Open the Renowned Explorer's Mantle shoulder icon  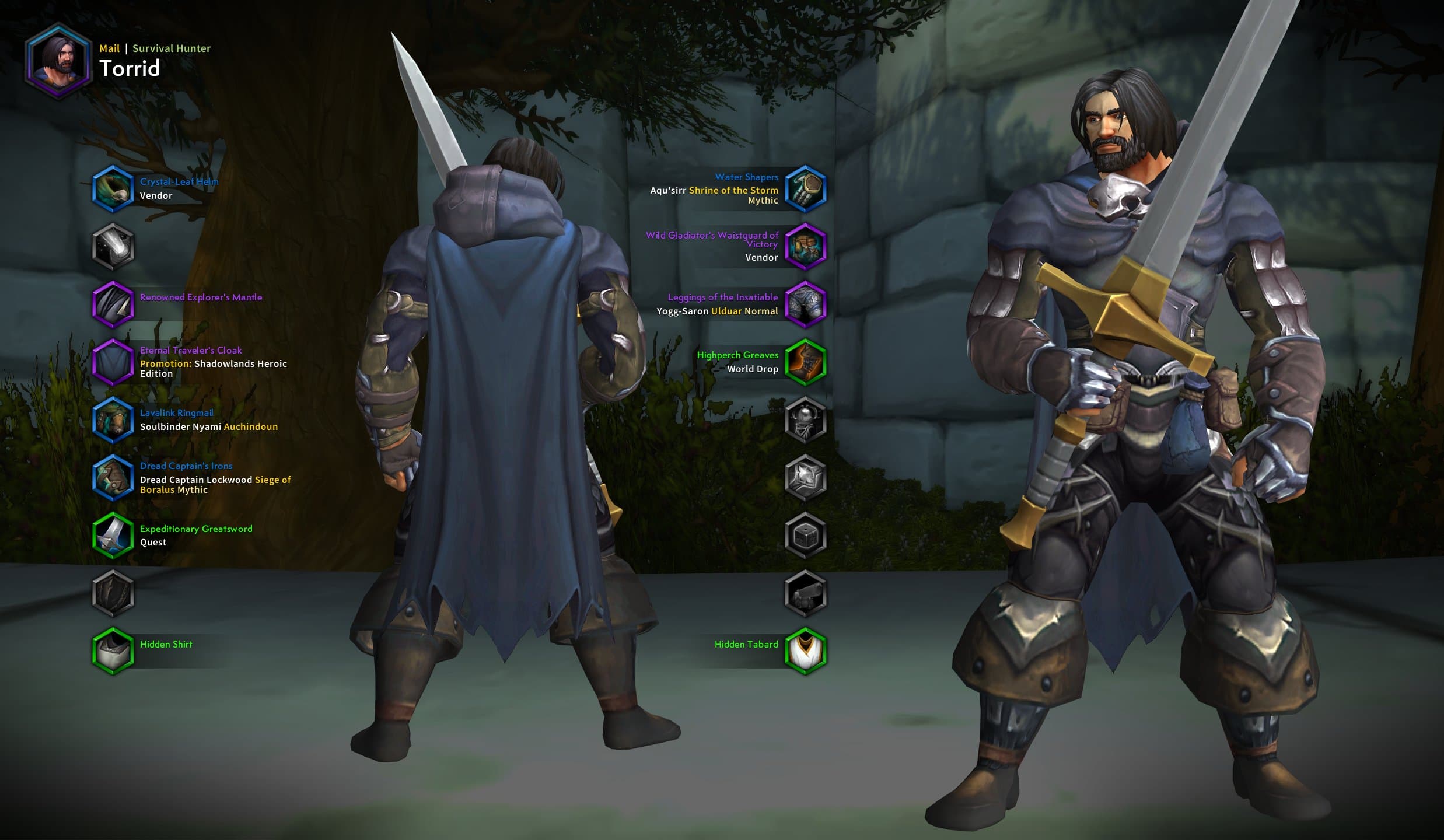click(x=114, y=304)
